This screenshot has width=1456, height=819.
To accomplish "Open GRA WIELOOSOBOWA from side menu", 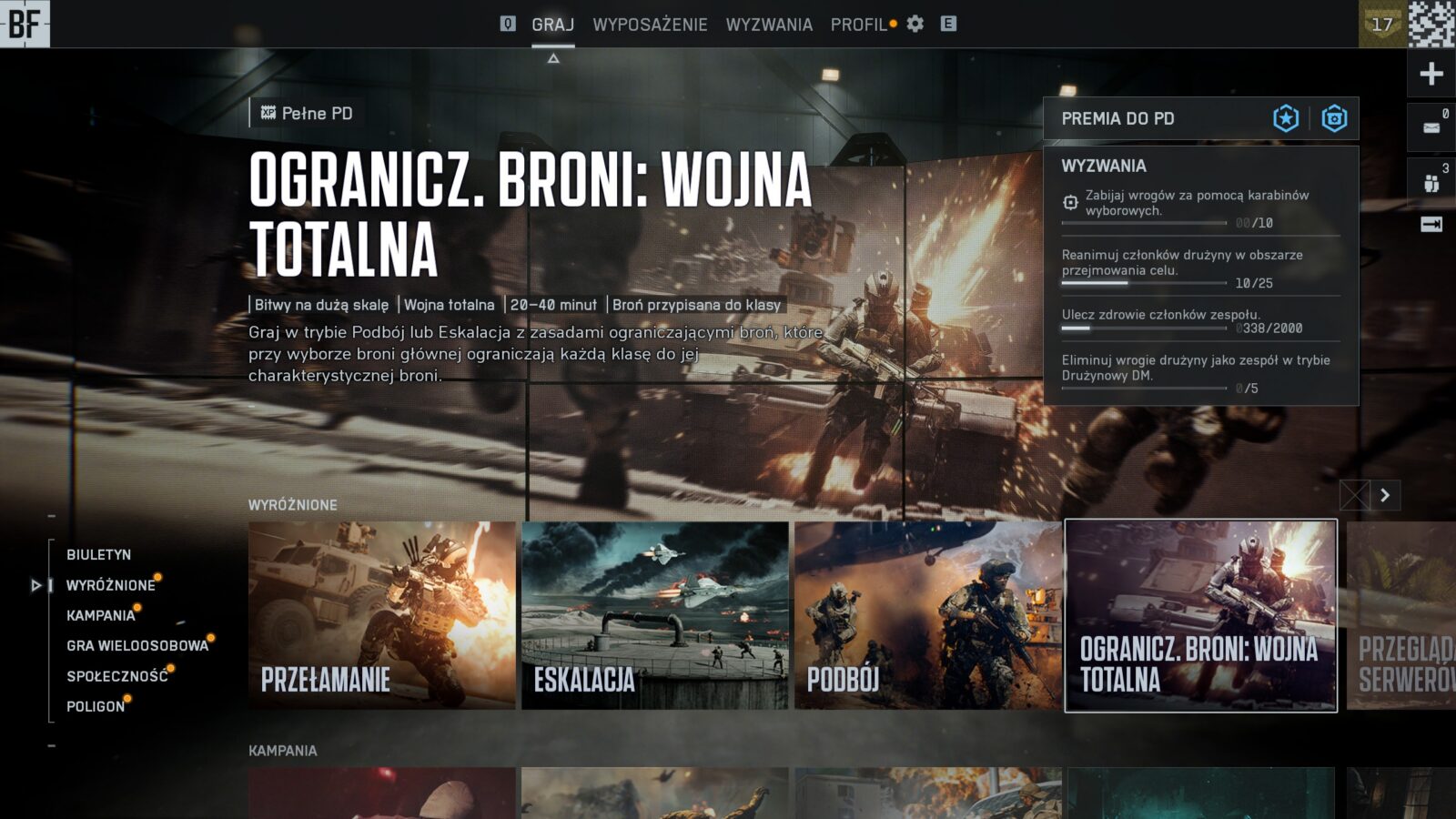I will [x=136, y=645].
